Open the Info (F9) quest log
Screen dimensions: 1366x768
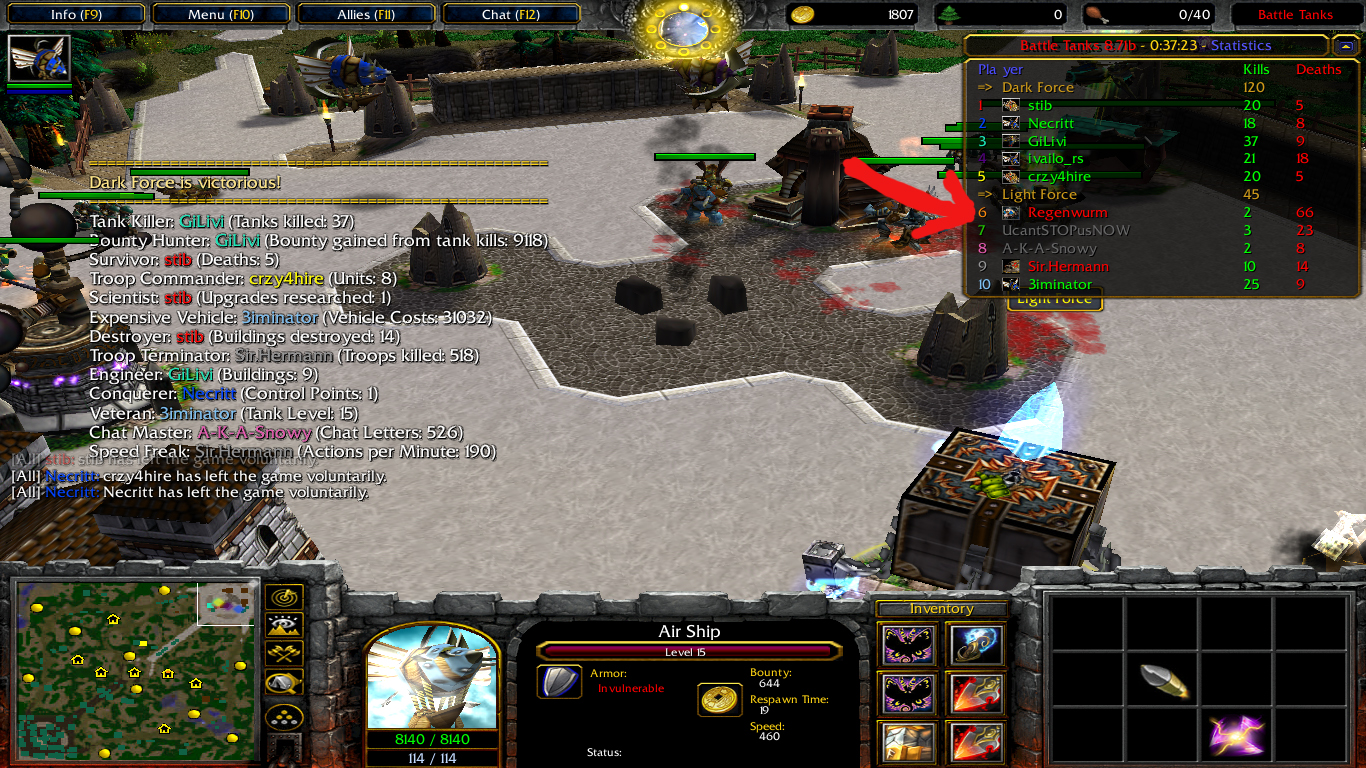pos(76,15)
